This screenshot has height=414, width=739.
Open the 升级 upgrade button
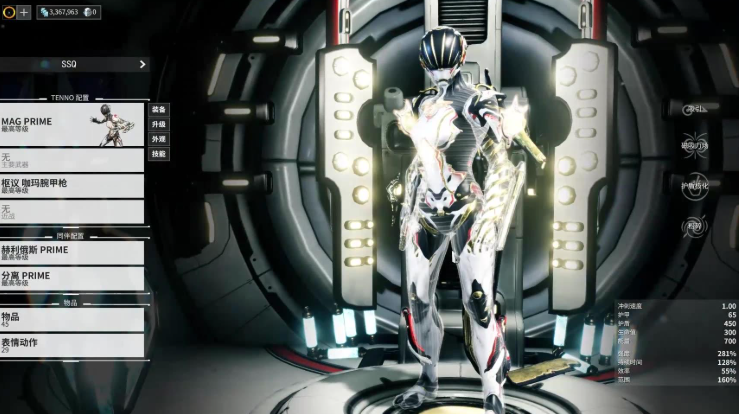coord(159,124)
